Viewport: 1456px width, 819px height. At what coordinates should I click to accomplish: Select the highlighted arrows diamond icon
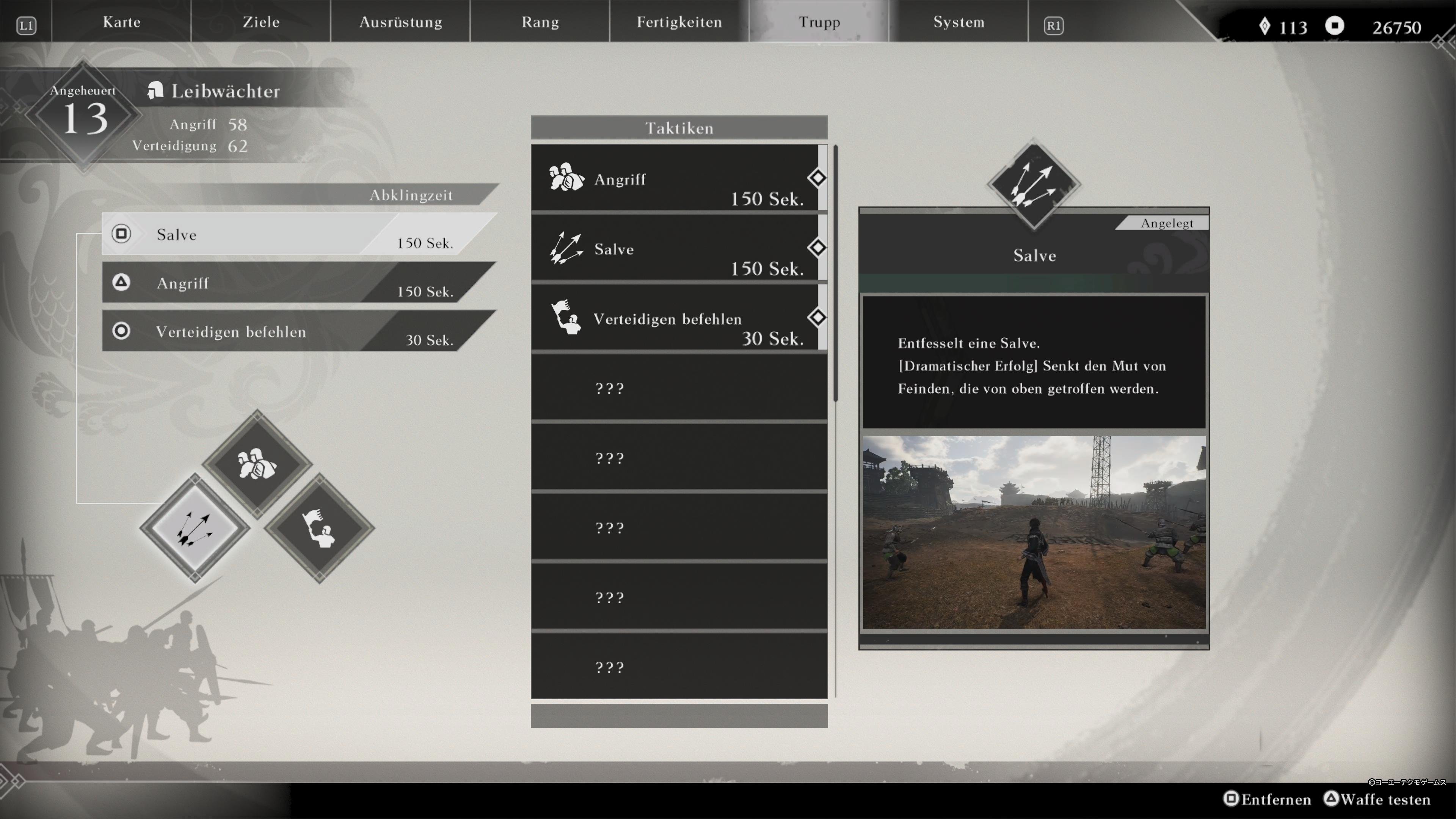[195, 528]
